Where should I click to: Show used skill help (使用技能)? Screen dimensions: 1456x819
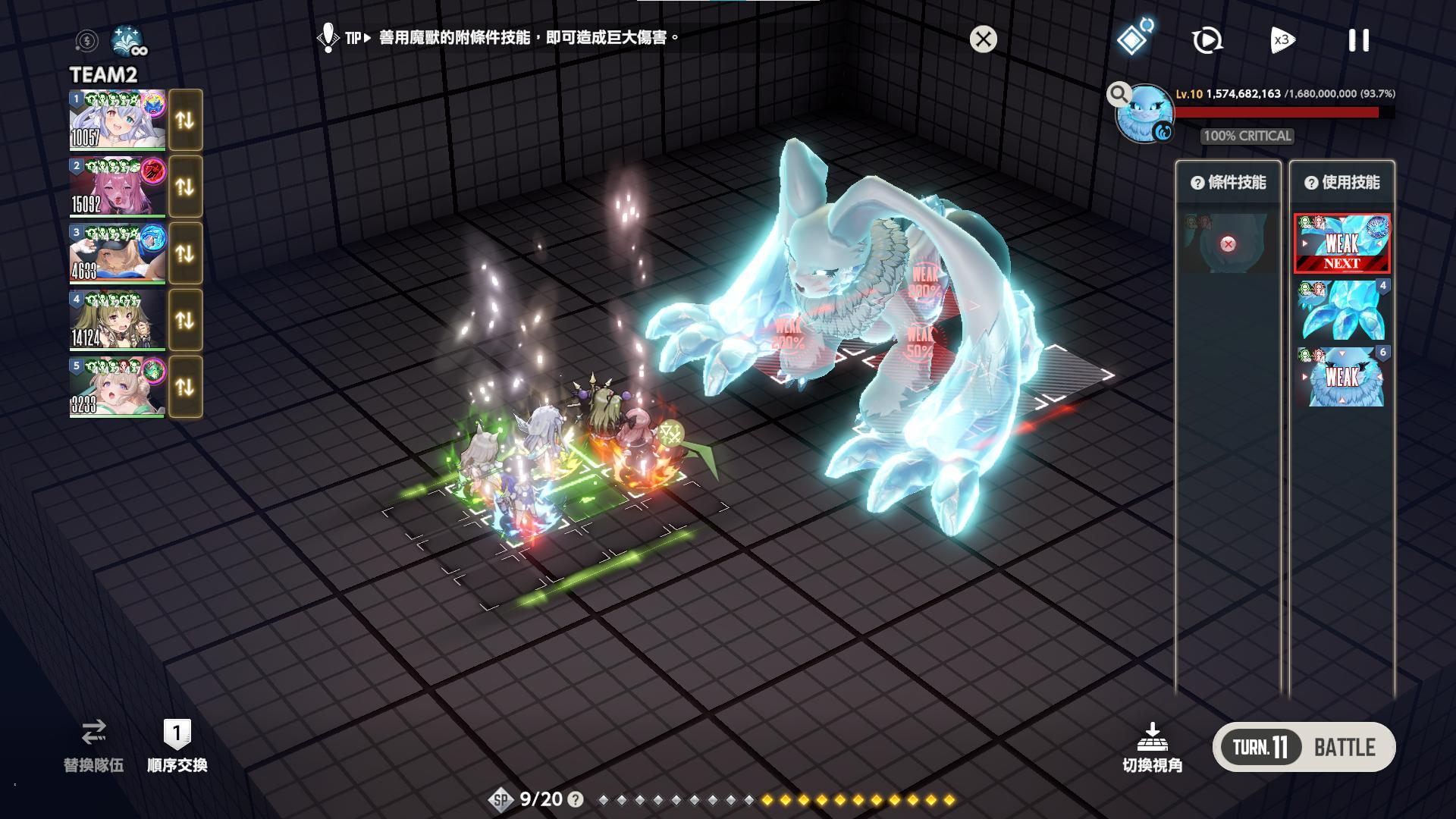click(1311, 183)
